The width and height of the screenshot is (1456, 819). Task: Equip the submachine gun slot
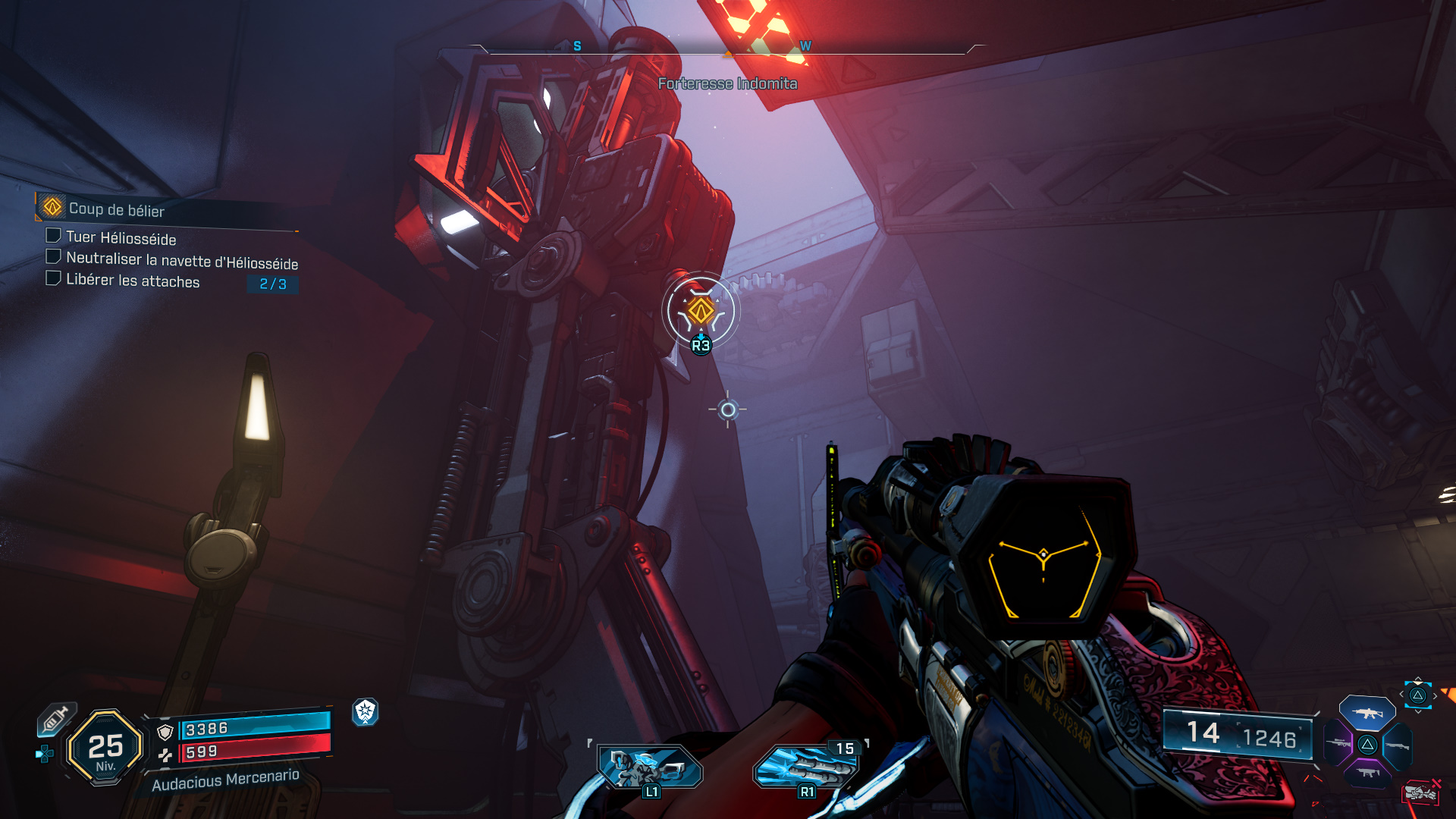pos(1367,773)
